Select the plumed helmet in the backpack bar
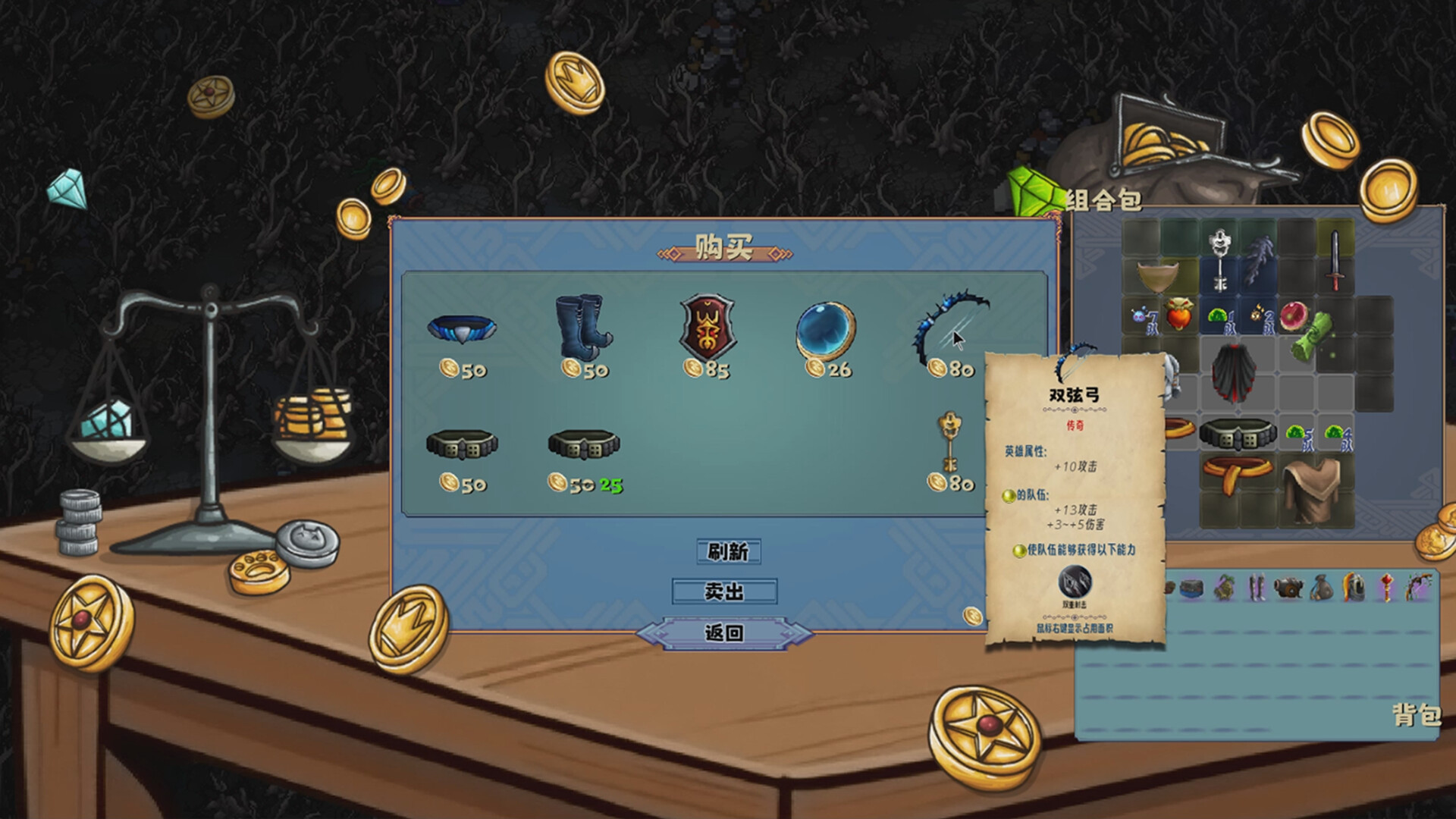 click(1354, 588)
